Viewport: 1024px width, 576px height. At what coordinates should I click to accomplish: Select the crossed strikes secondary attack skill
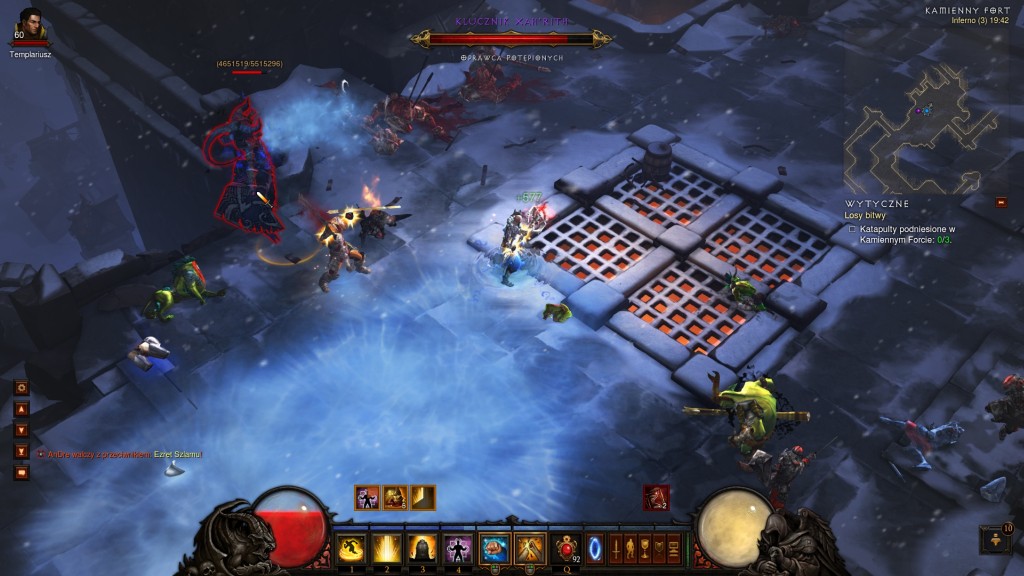click(529, 548)
